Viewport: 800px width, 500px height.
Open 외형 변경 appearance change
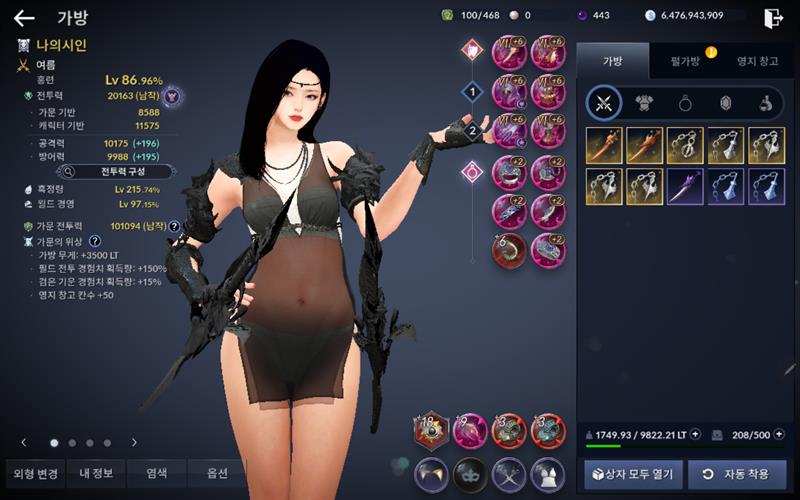pyautogui.click(x=33, y=473)
